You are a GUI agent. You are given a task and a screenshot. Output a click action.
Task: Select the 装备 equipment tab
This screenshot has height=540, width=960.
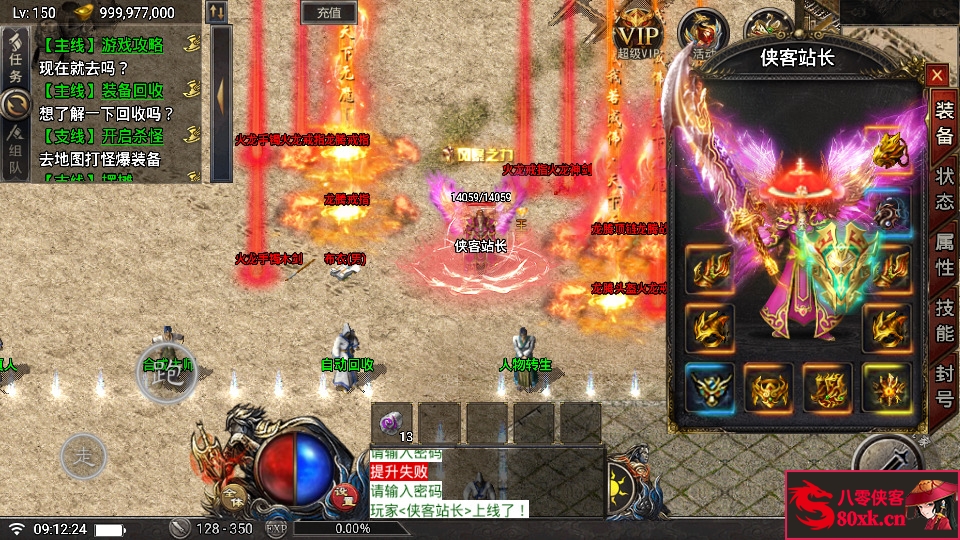pos(943,122)
